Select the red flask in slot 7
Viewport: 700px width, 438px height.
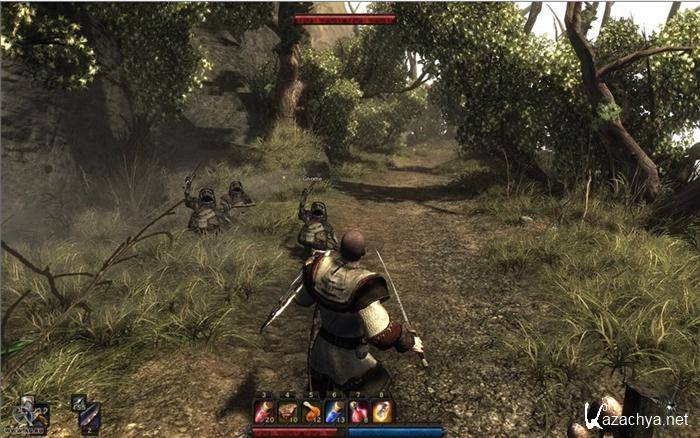tap(359, 411)
